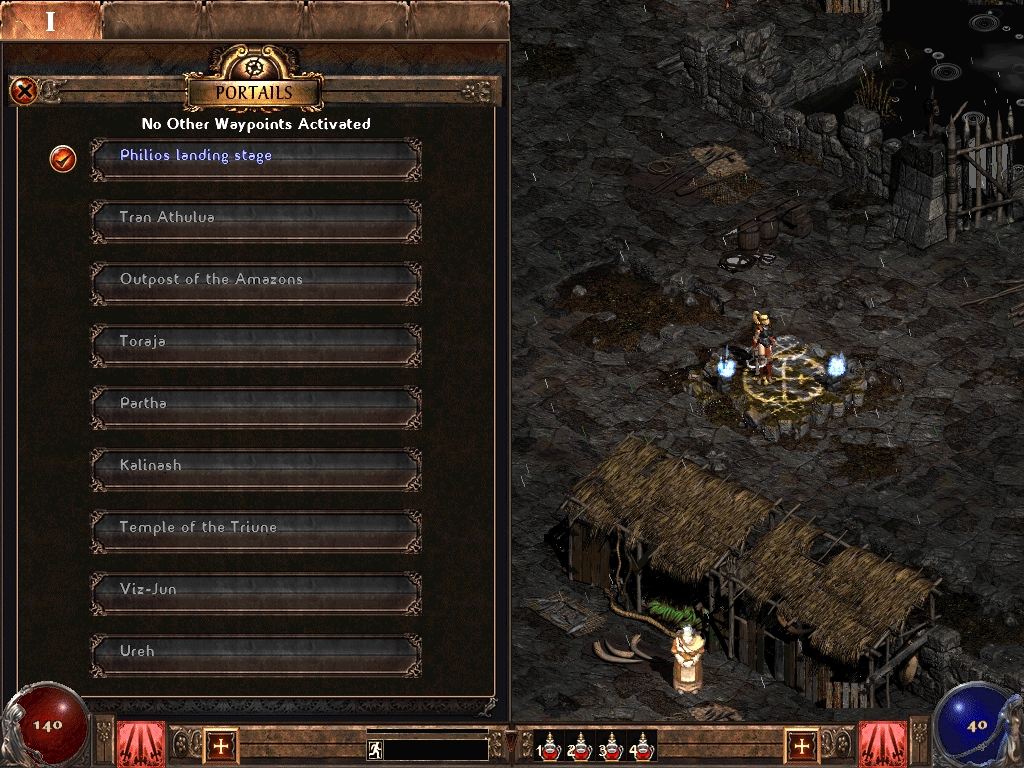Viewport: 1024px width, 768px height.
Task: Choose Outpost of the Amazons waypoint
Action: click(256, 281)
